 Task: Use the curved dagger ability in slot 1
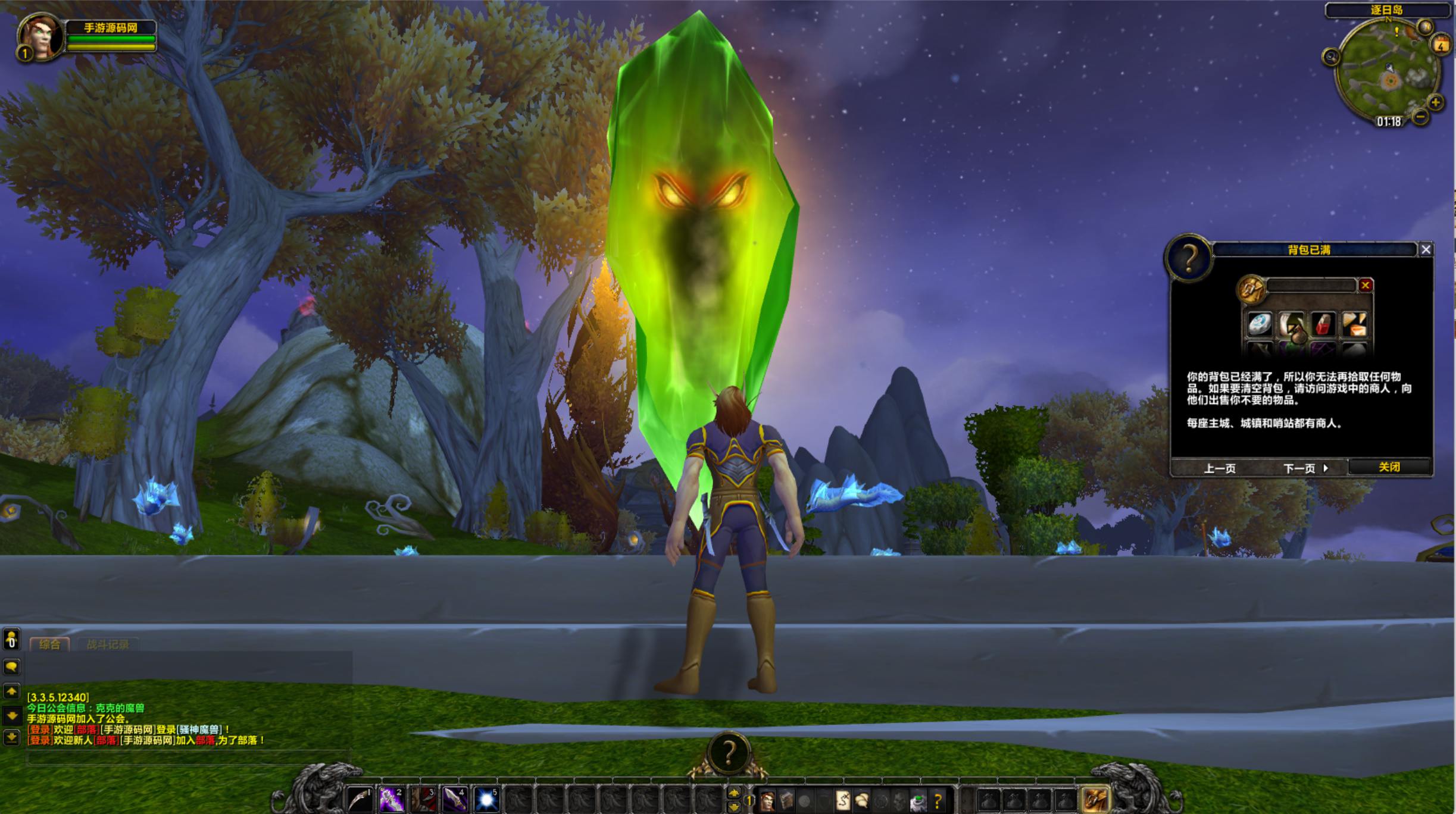360,799
